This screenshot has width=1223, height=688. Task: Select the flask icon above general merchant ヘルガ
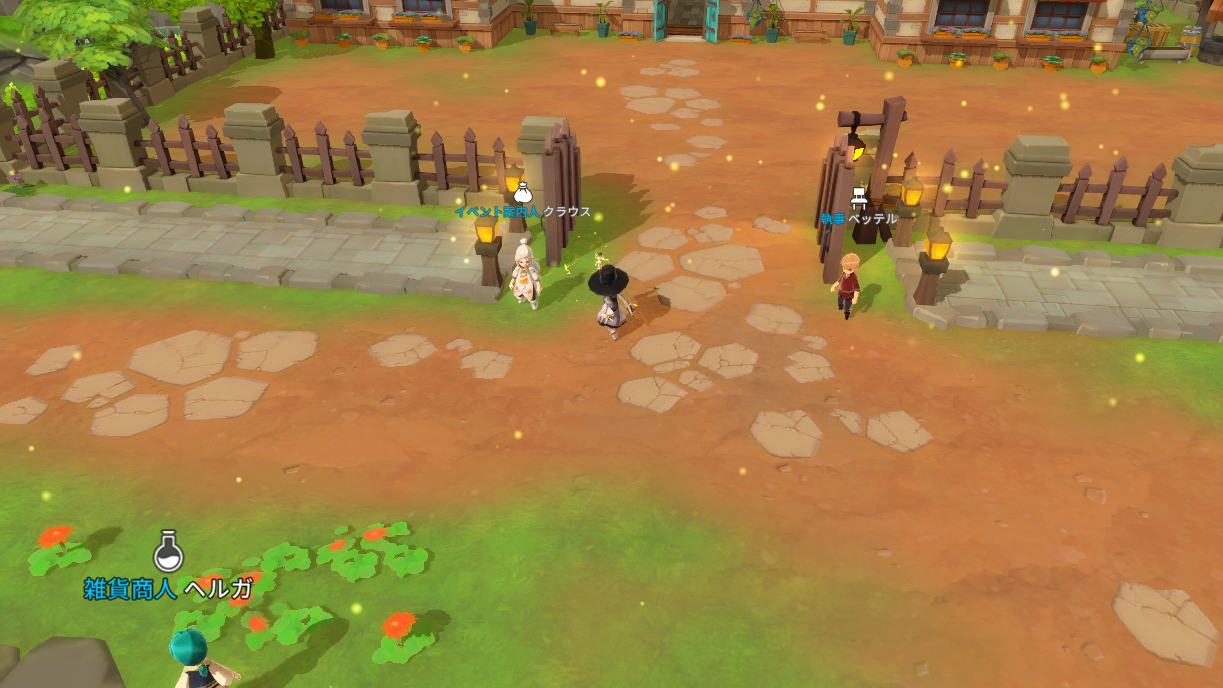[168, 551]
